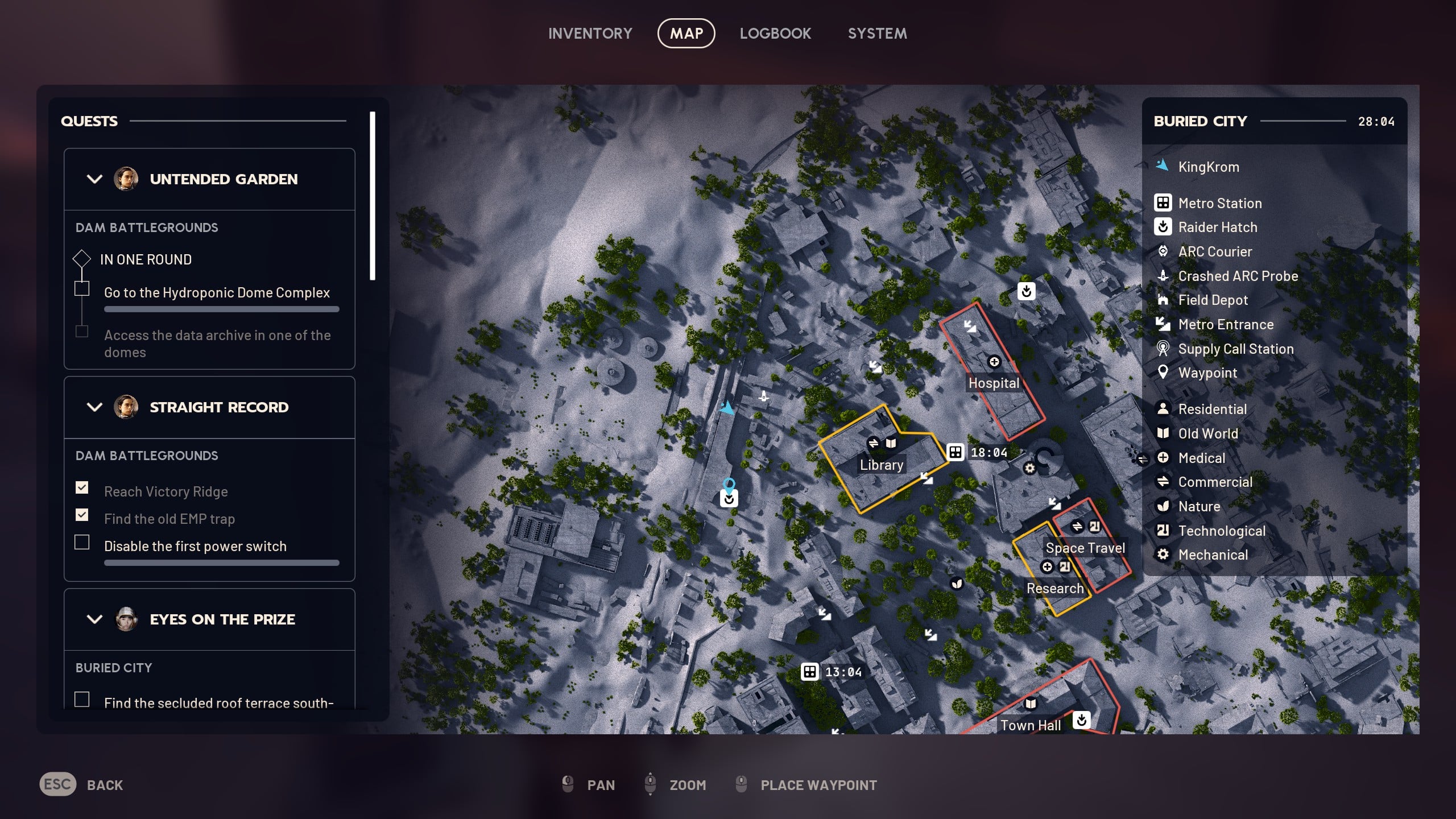Image resolution: width=1456 pixels, height=819 pixels.
Task: Select the Medical icon on the Research building
Action: [1048, 566]
